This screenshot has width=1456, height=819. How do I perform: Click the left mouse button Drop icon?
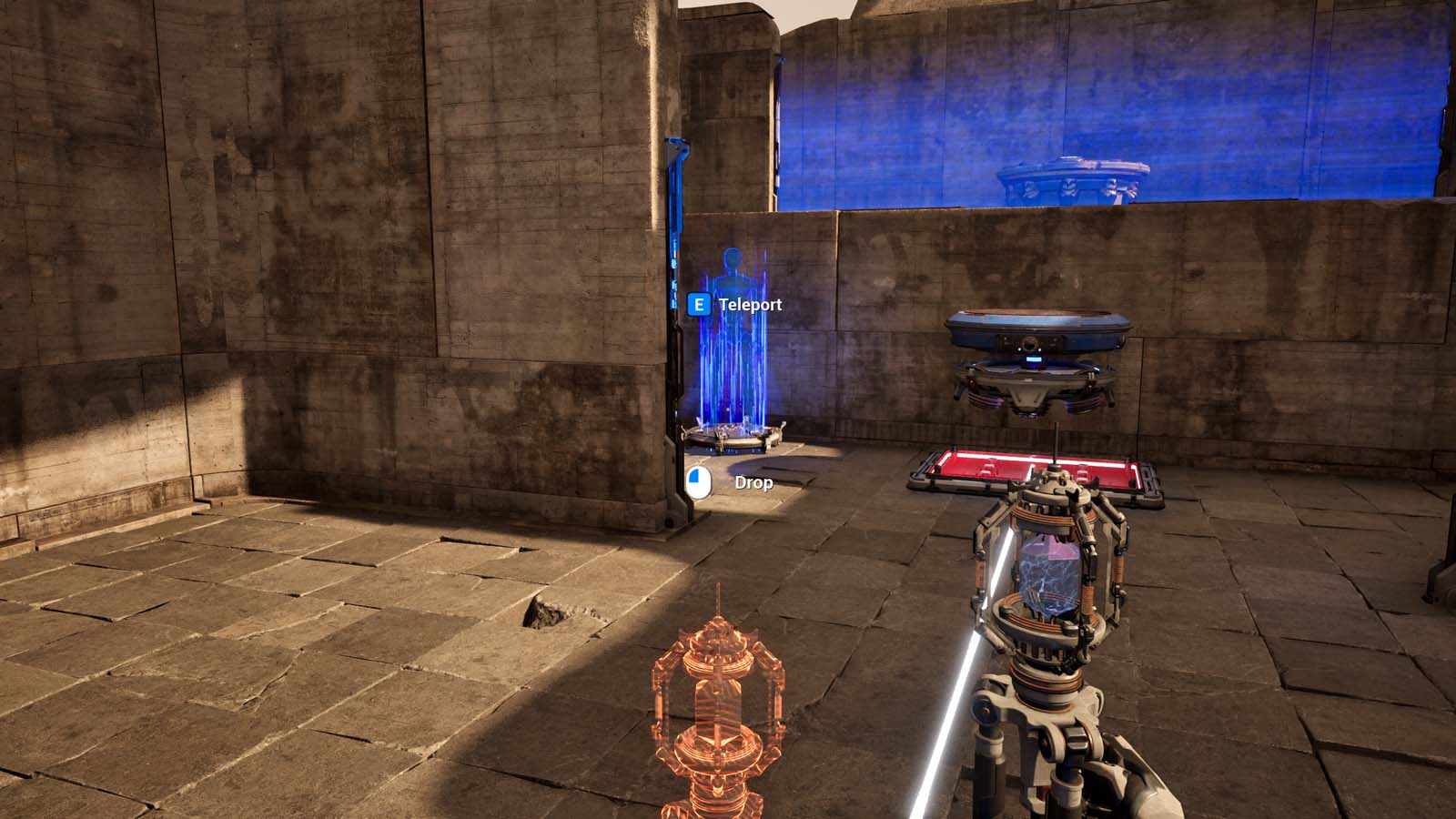click(x=697, y=483)
